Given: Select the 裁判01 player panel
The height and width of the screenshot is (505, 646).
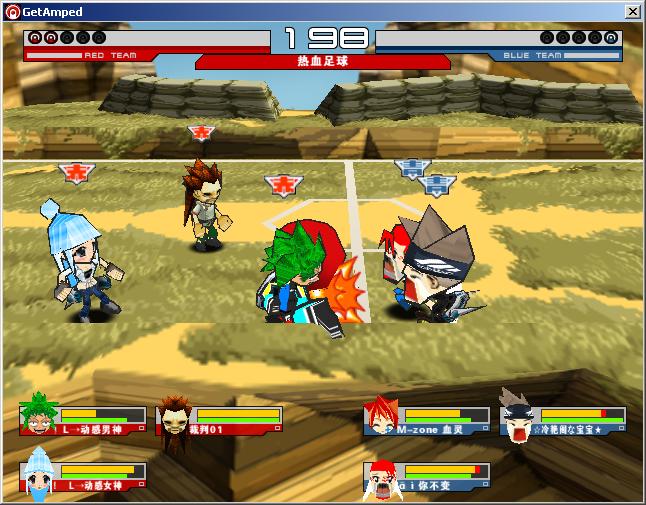Looking at the screenshot, I should 220,421.
